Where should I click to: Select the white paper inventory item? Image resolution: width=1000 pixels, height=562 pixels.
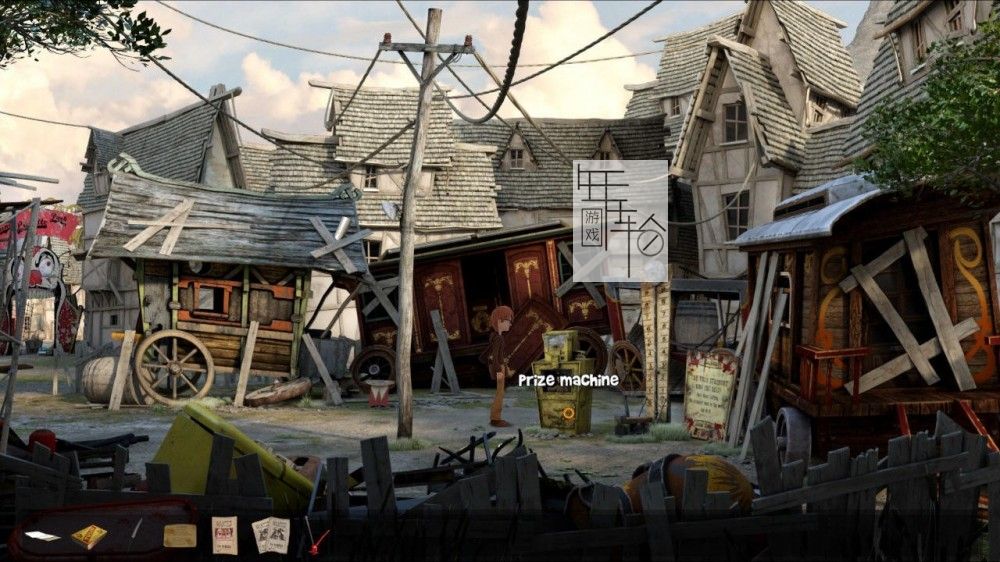coord(42,536)
